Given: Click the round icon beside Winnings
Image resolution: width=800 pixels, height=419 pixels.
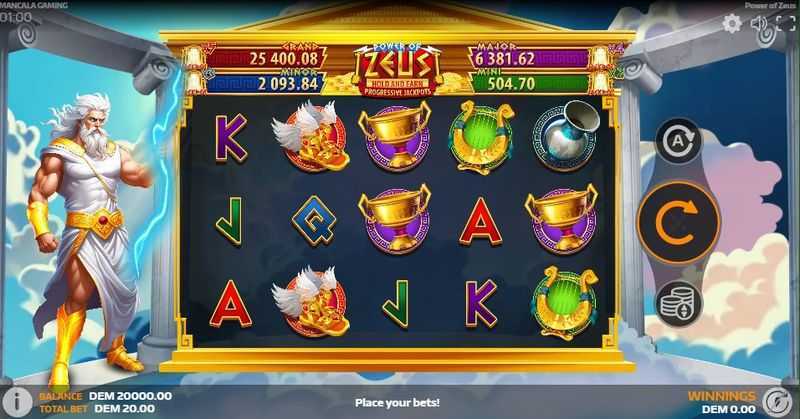Looking at the screenshot, I should click(772, 402).
